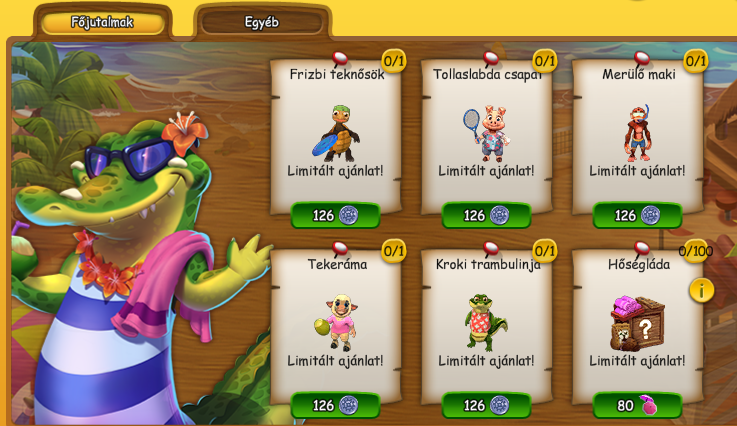Switch to the Főjutalmak tab
The image size is (737, 426).
pos(102,22)
